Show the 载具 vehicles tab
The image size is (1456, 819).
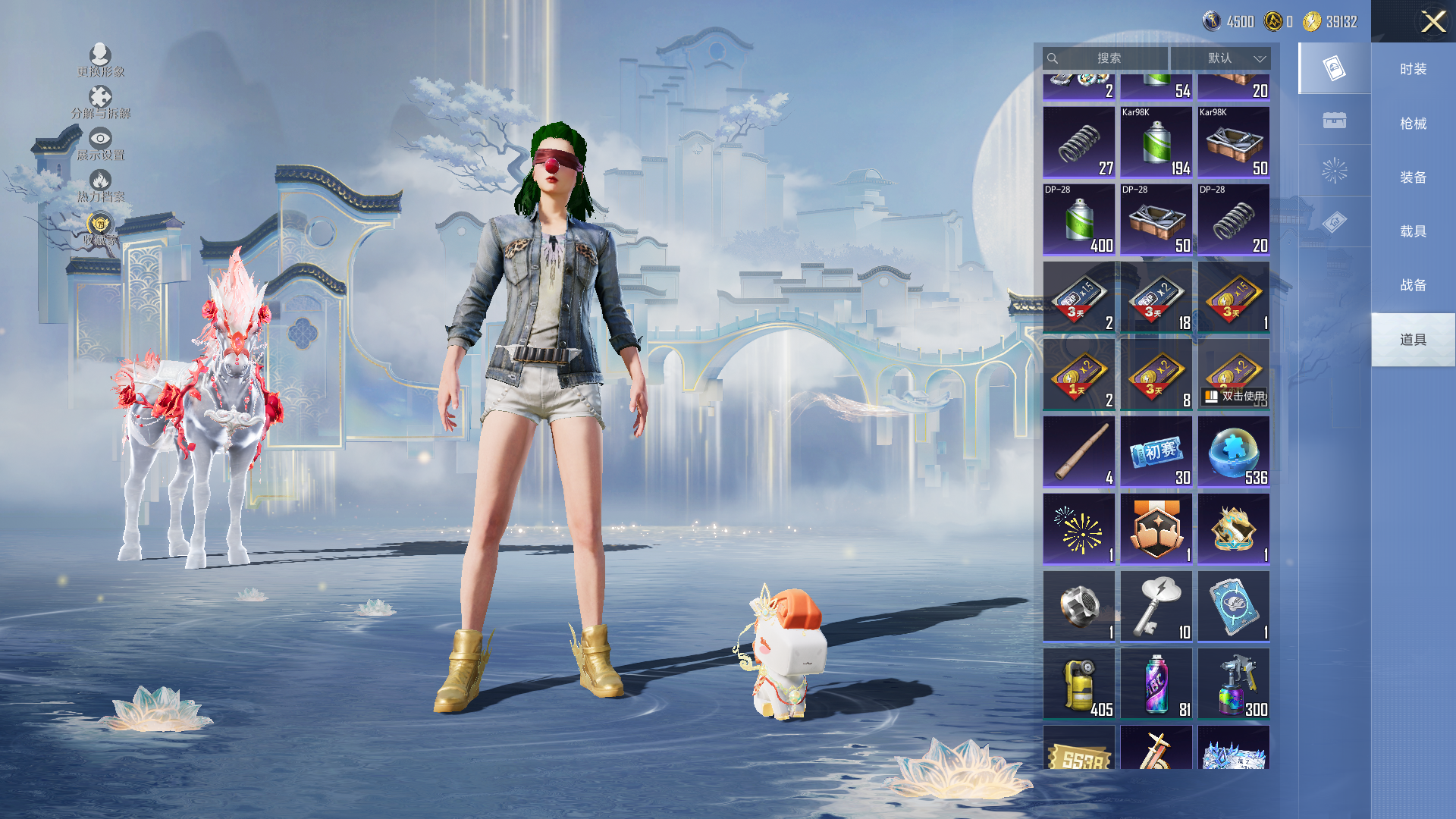[x=1413, y=231]
